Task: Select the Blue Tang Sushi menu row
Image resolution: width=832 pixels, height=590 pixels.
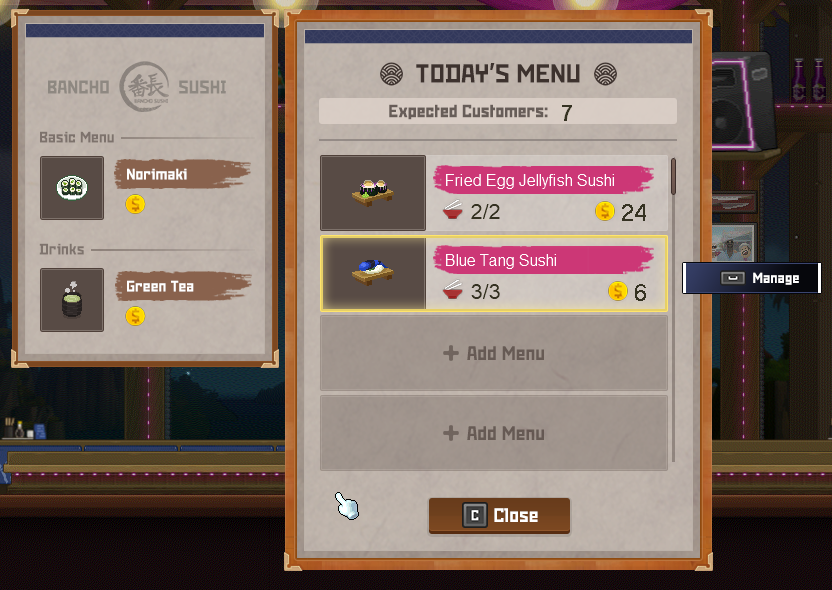Action: click(494, 273)
